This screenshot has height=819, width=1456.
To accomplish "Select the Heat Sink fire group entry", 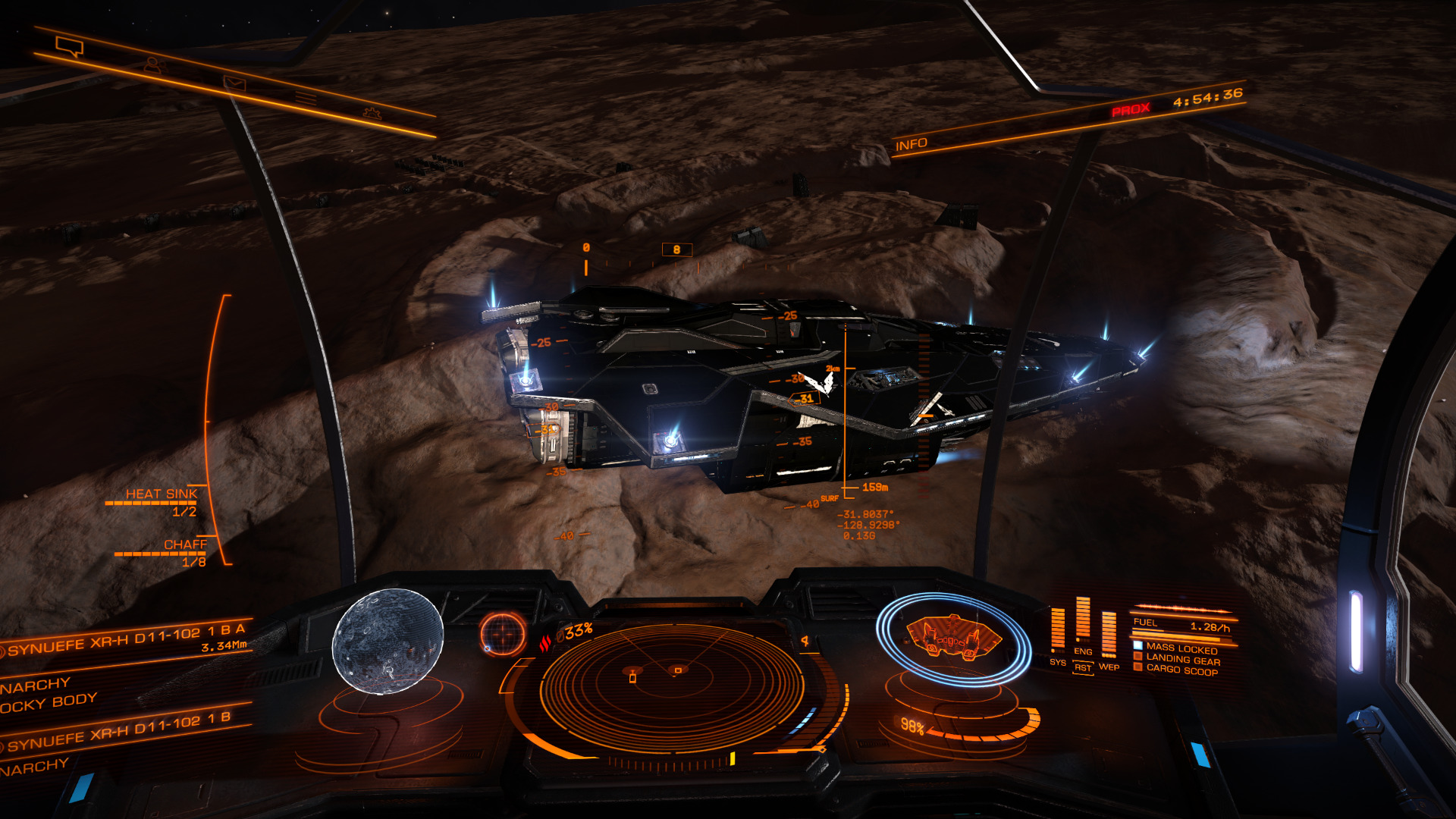I will point(161,495).
